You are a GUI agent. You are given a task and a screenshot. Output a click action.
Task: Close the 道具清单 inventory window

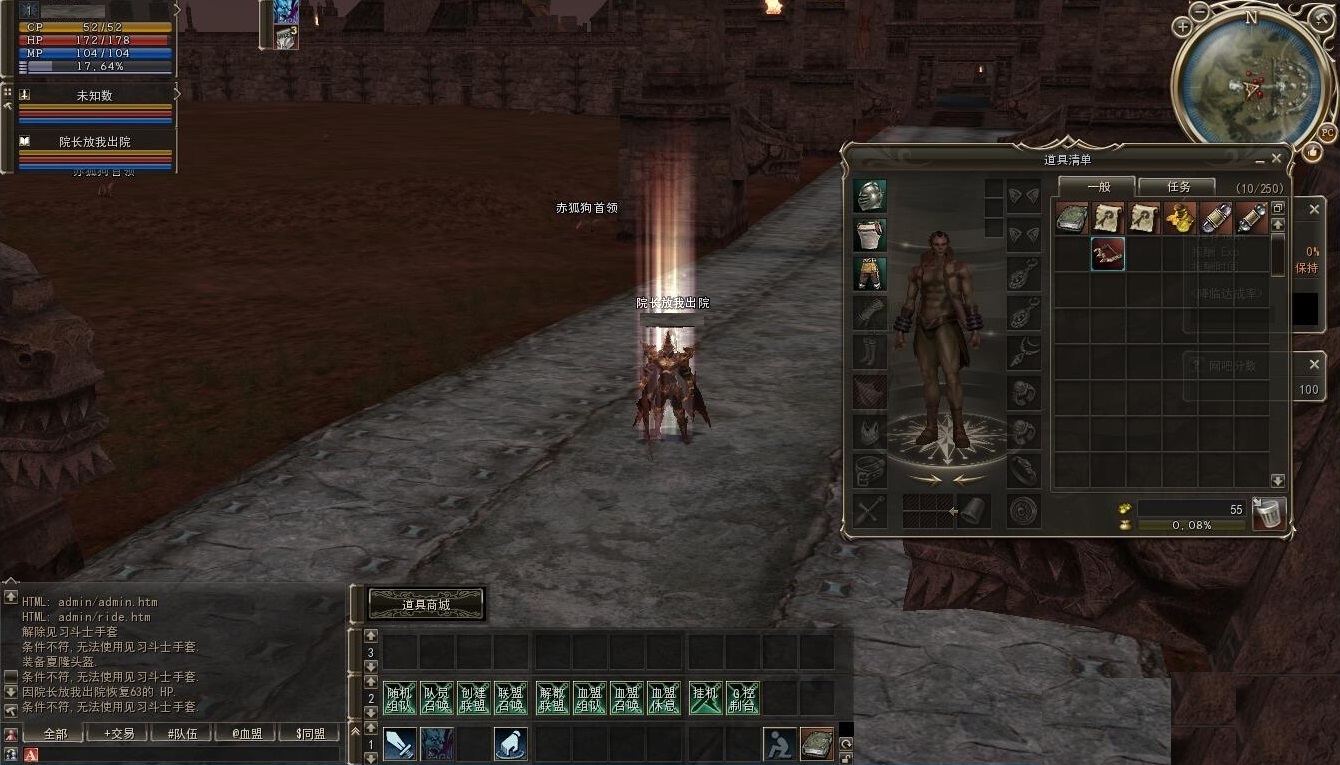tap(1275, 159)
